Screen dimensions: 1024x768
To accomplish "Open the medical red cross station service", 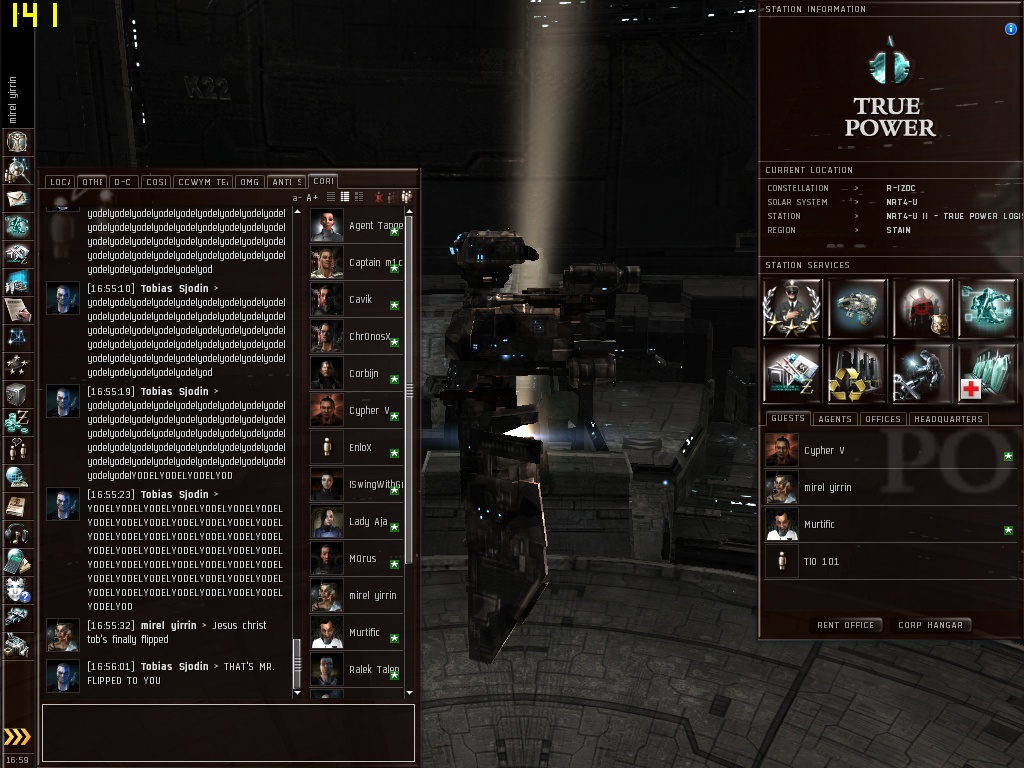I will [987, 373].
